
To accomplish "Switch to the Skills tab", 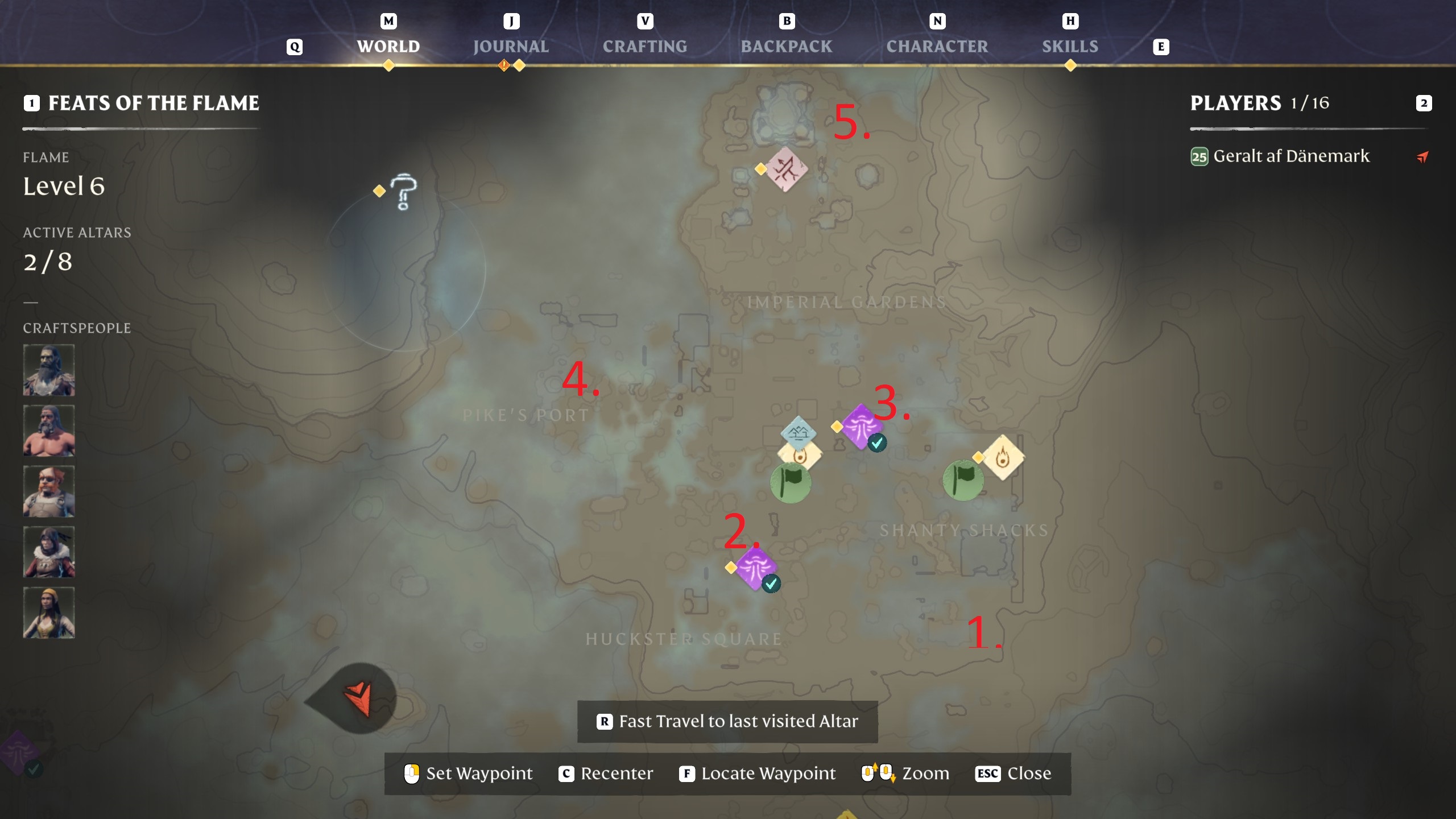I will click(1070, 46).
